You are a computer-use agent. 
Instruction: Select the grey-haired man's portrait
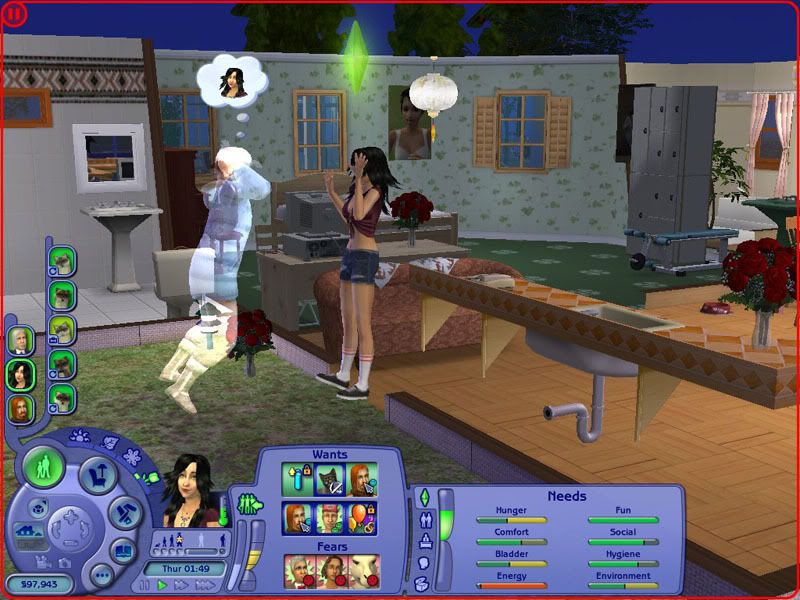click(x=21, y=340)
